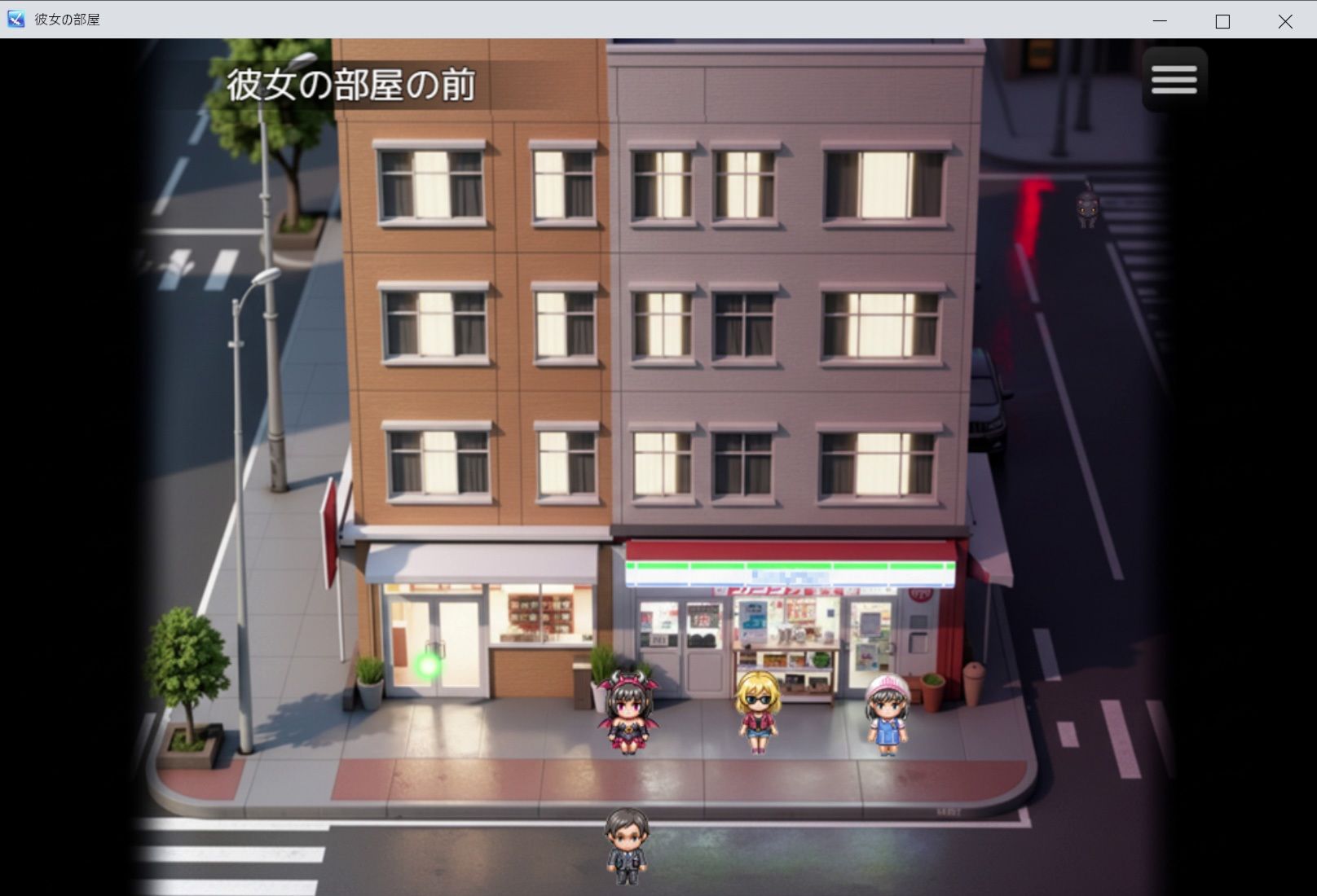The height and width of the screenshot is (896, 1317).
Task: Click the player character at bottom
Action: (625, 847)
